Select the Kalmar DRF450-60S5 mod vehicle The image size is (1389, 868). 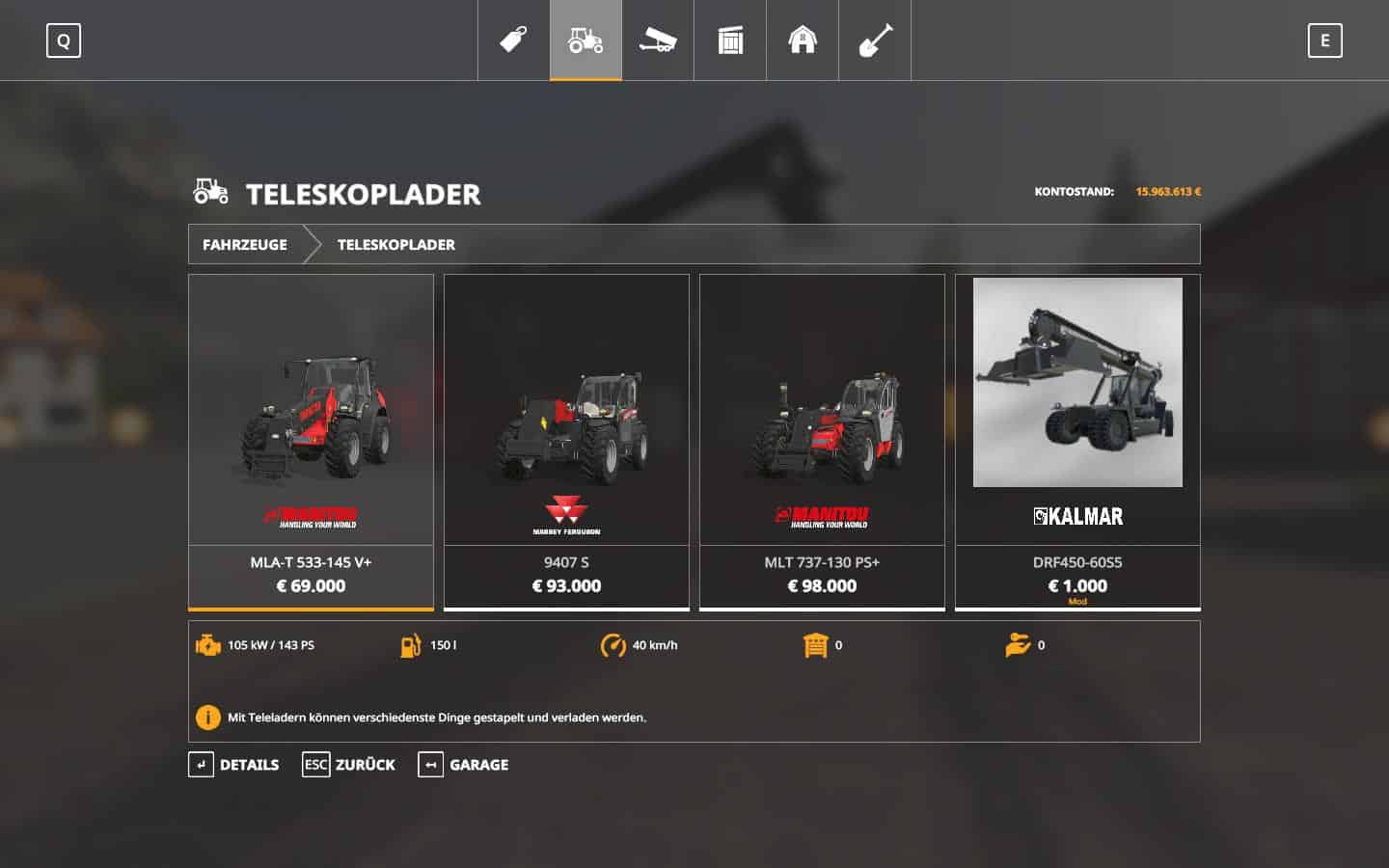pos(1077,442)
